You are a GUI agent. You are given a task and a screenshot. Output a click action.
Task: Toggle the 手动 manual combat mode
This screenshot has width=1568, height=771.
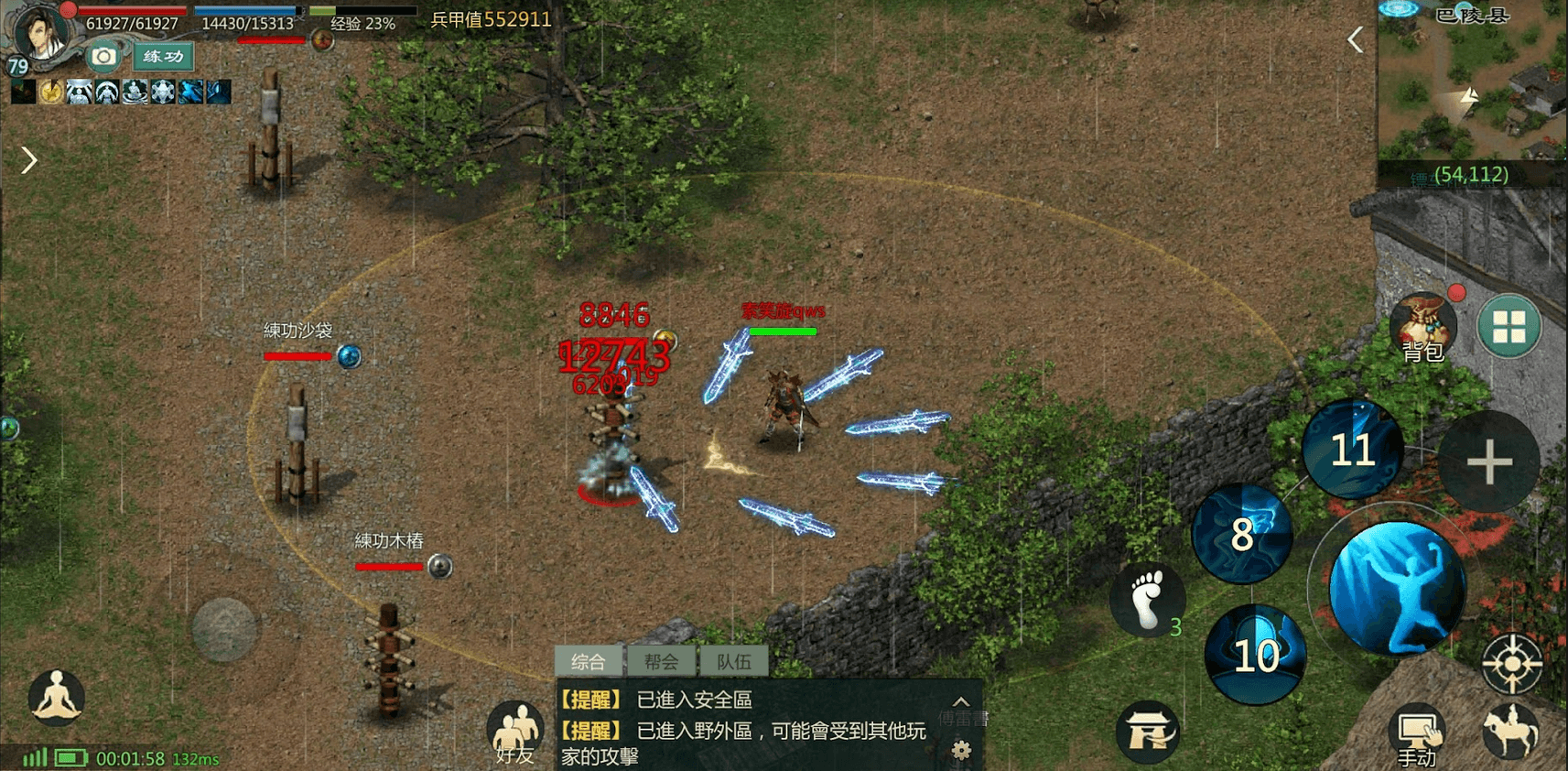pyautogui.click(x=1416, y=735)
